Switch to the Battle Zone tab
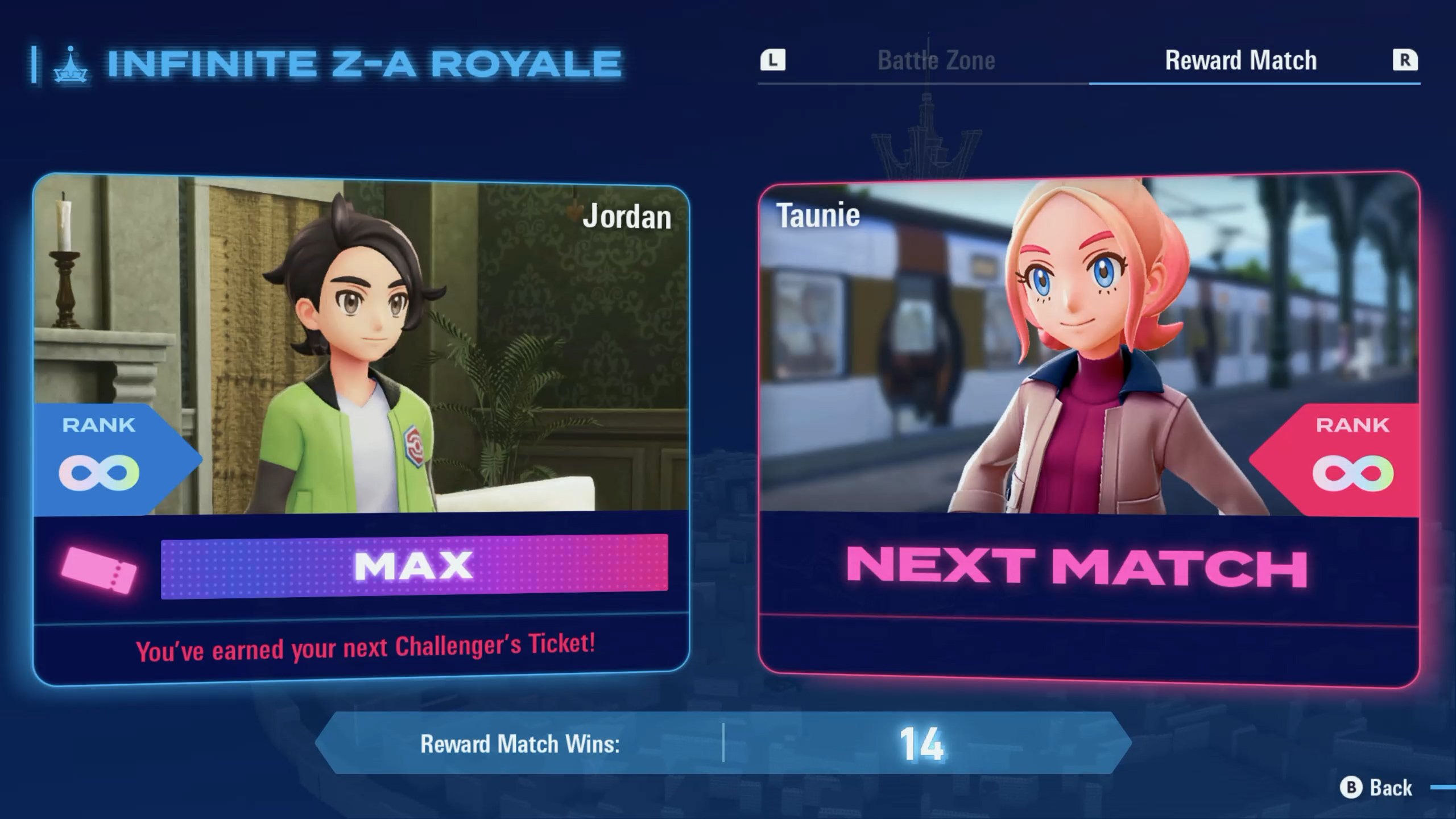Image resolution: width=1456 pixels, height=819 pixels. pyautogui.click(x=936, y=61)
